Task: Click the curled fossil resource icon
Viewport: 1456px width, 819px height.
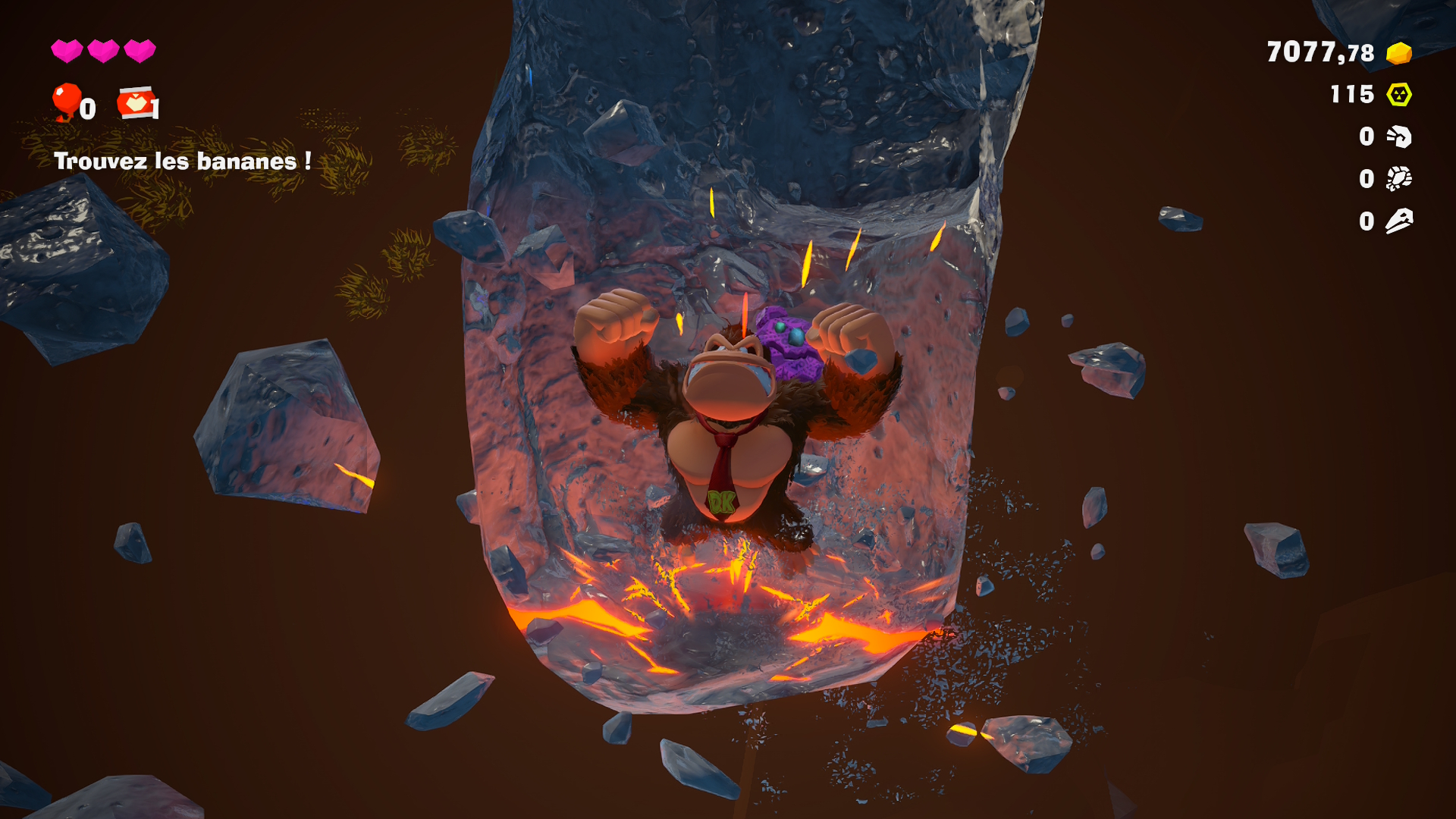Action: coord(1399,137)
